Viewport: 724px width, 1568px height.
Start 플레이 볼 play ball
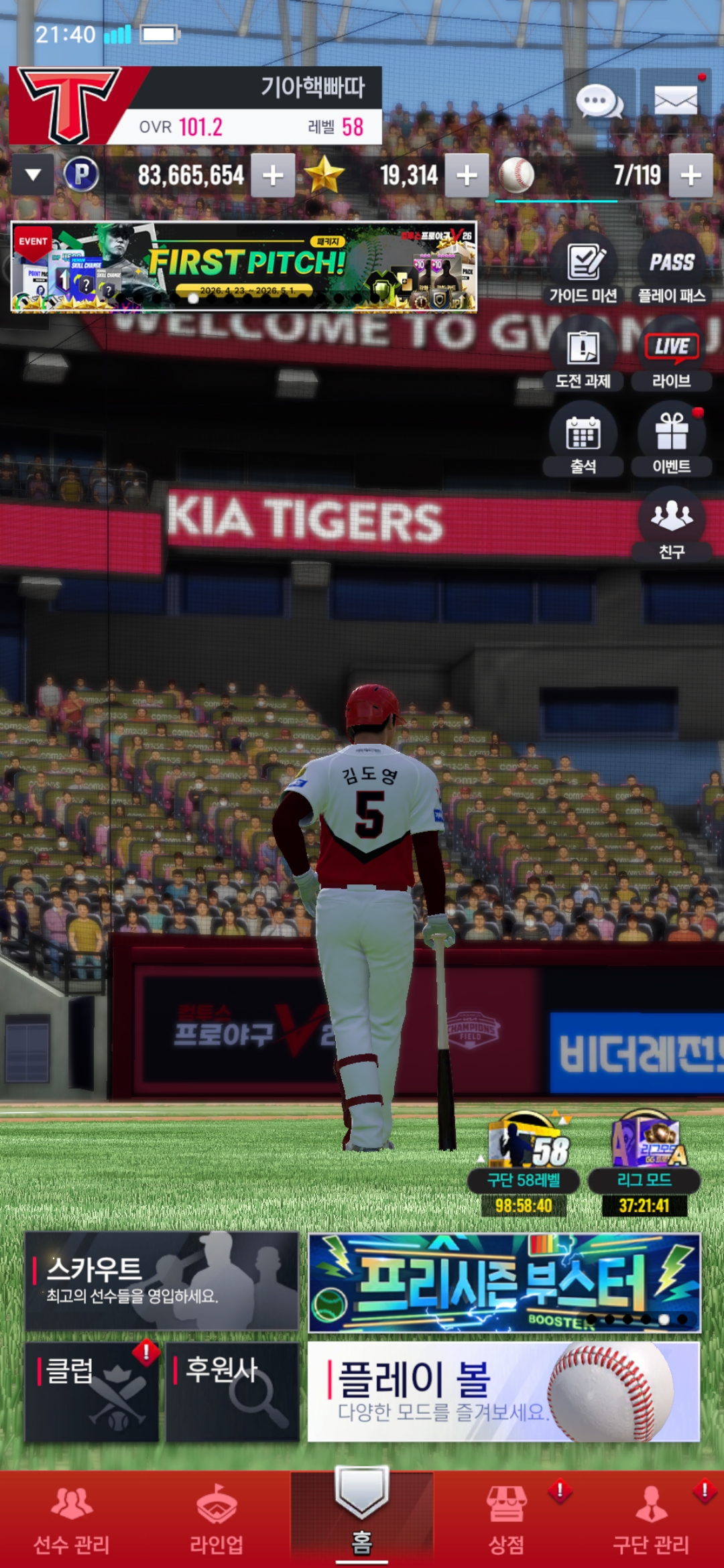coord(503,1391)
